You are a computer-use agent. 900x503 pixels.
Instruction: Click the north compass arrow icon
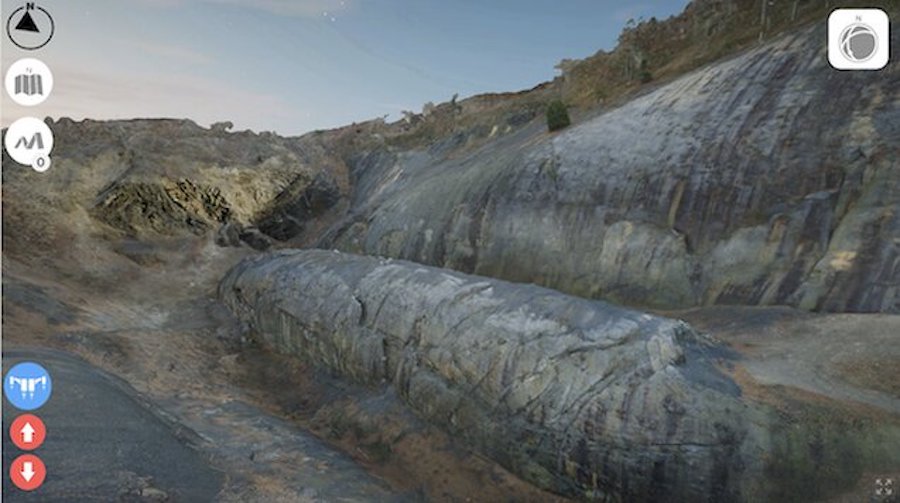click(x=30, y=27)
